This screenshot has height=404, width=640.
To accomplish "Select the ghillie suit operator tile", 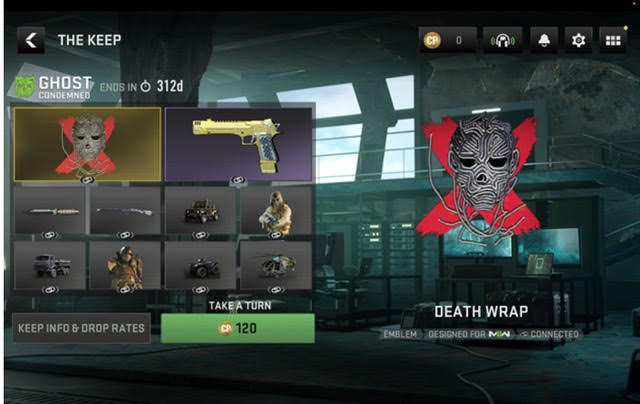I will [x=276, y=212].
